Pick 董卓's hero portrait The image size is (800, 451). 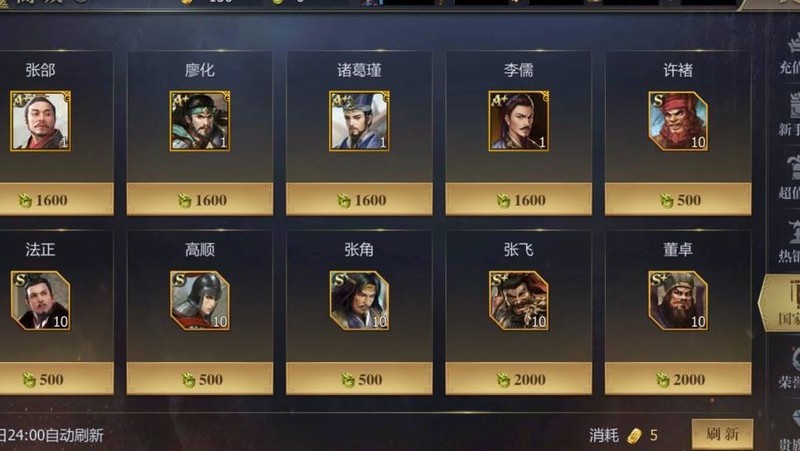[678, 300]
